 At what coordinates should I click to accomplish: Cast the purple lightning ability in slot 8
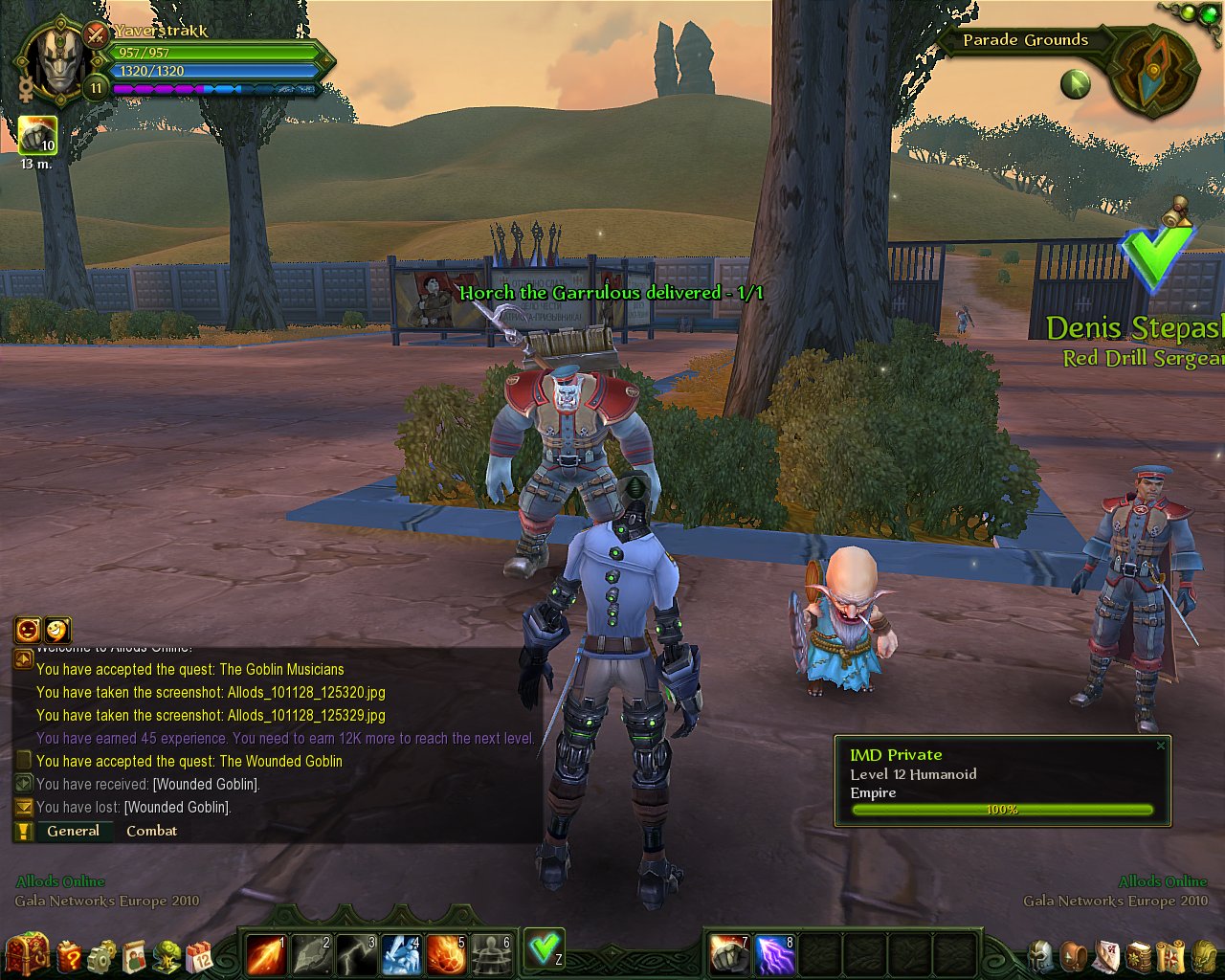click(775, 953)
